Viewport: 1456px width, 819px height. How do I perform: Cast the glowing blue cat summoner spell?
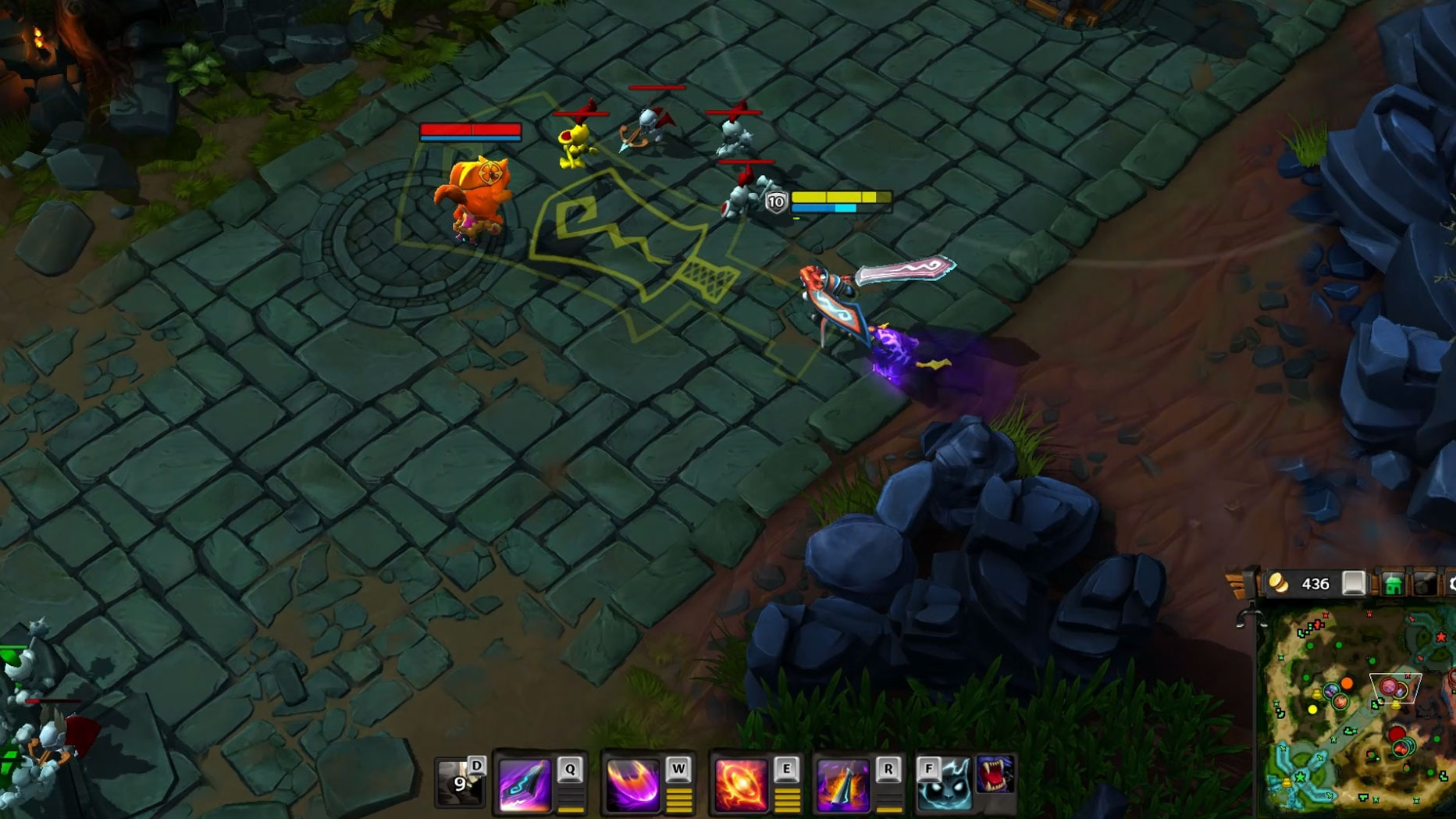pos(944,785)
